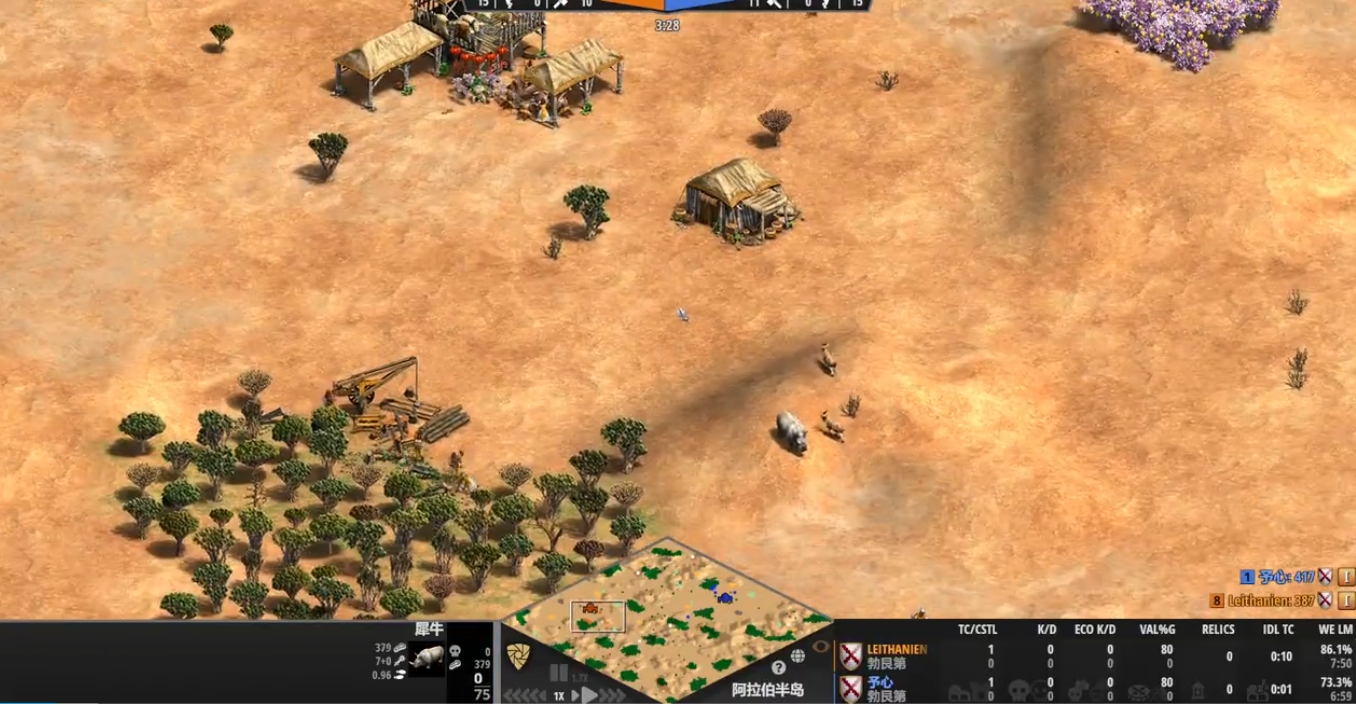Viewport: 1356px width, 704px height.
Task: Slow down replay with rewind arrows
Action: pyautogui.click(x=523, y=695)
